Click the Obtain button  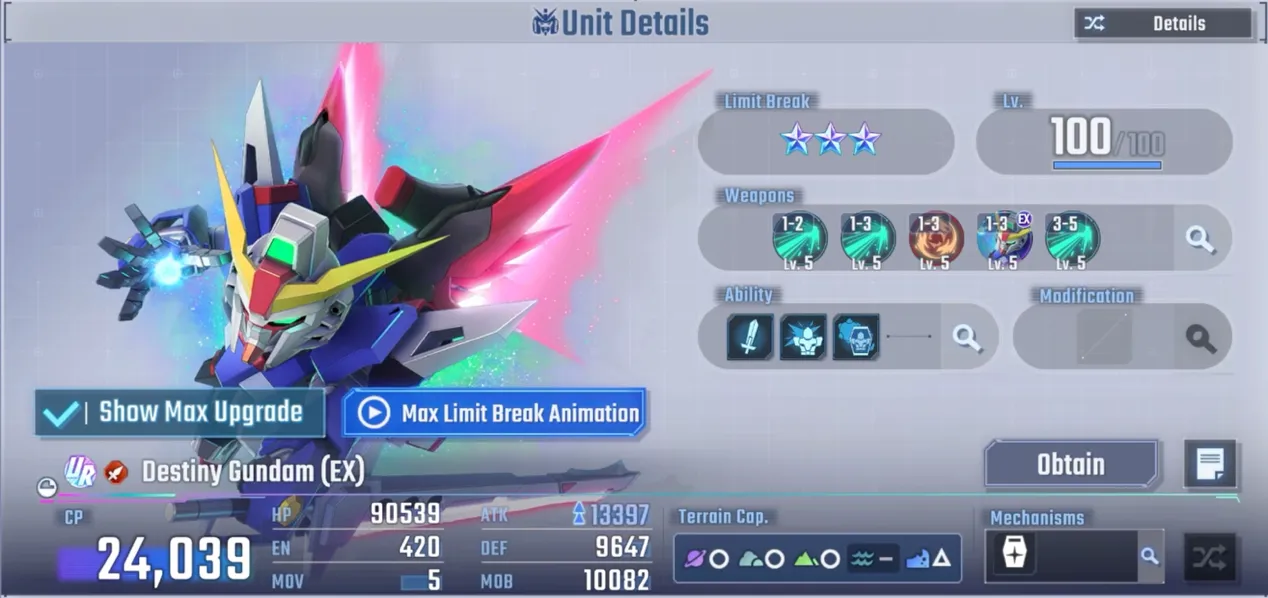click(x=1071, y=465)
